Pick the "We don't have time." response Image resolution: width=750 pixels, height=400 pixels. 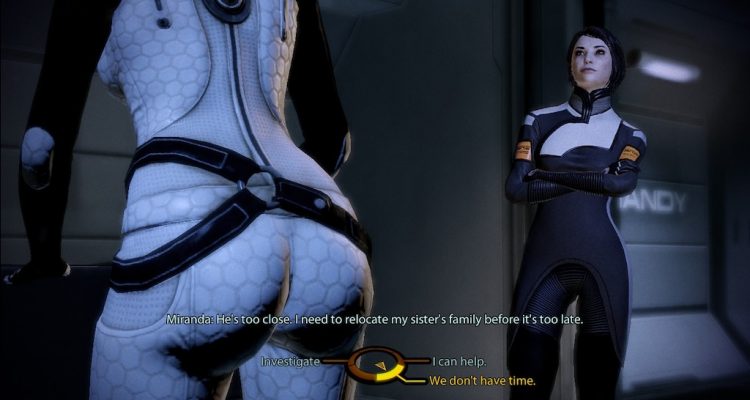click(482, 380)
